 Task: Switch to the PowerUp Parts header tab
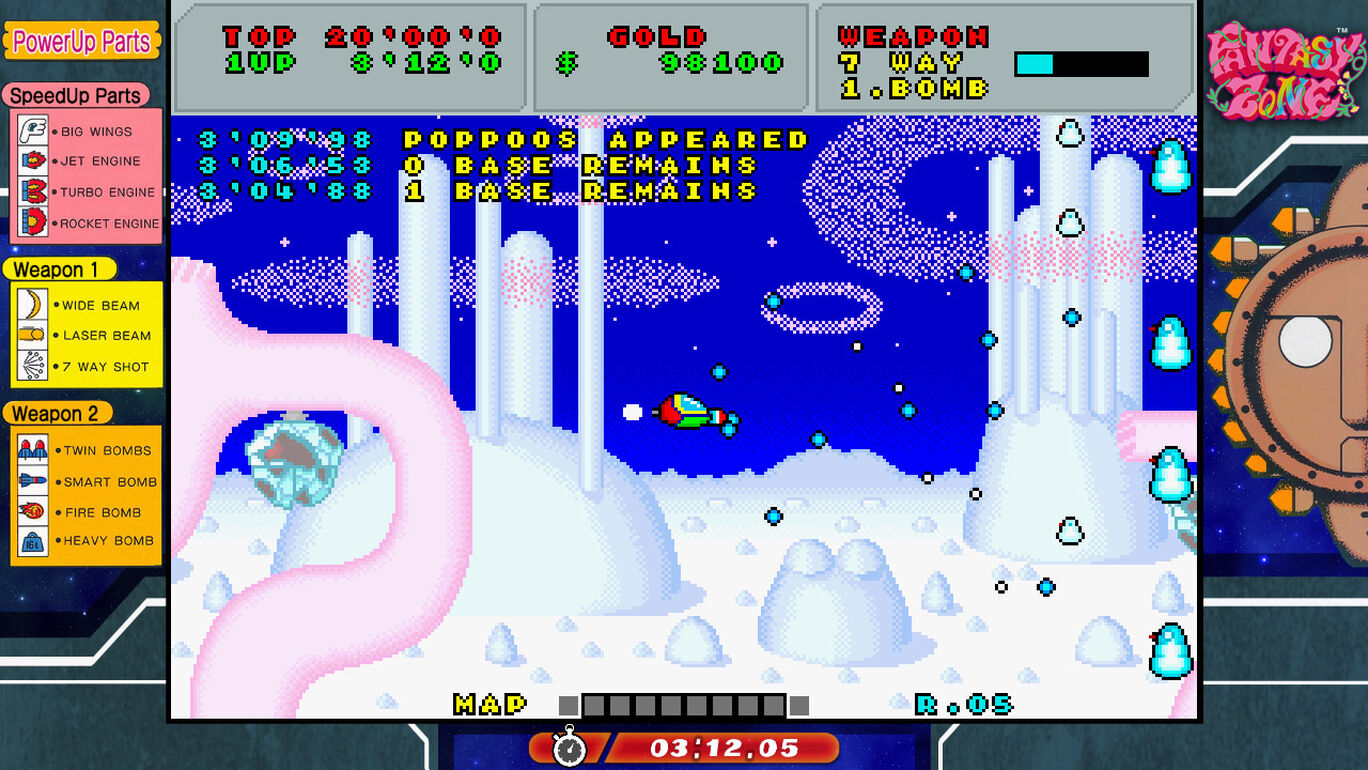click(82, 41)
